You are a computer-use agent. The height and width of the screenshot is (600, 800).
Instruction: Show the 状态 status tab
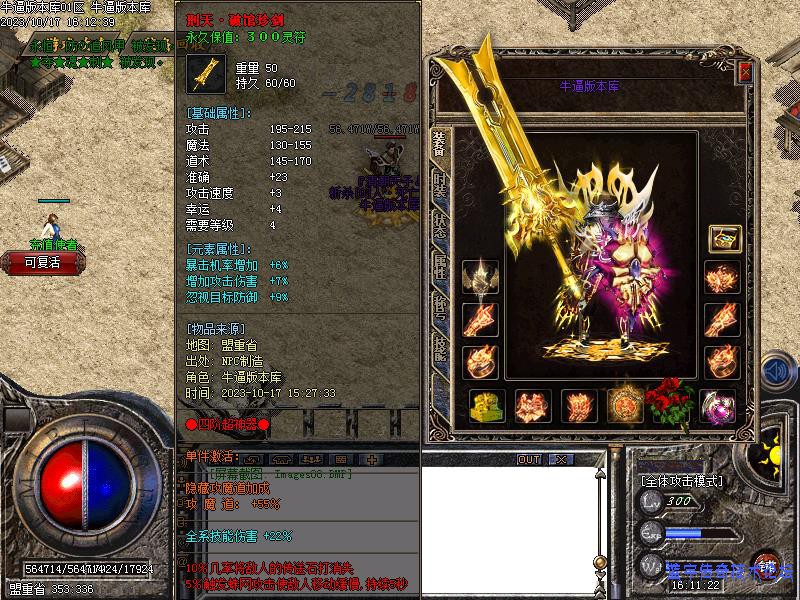point(439,225)
